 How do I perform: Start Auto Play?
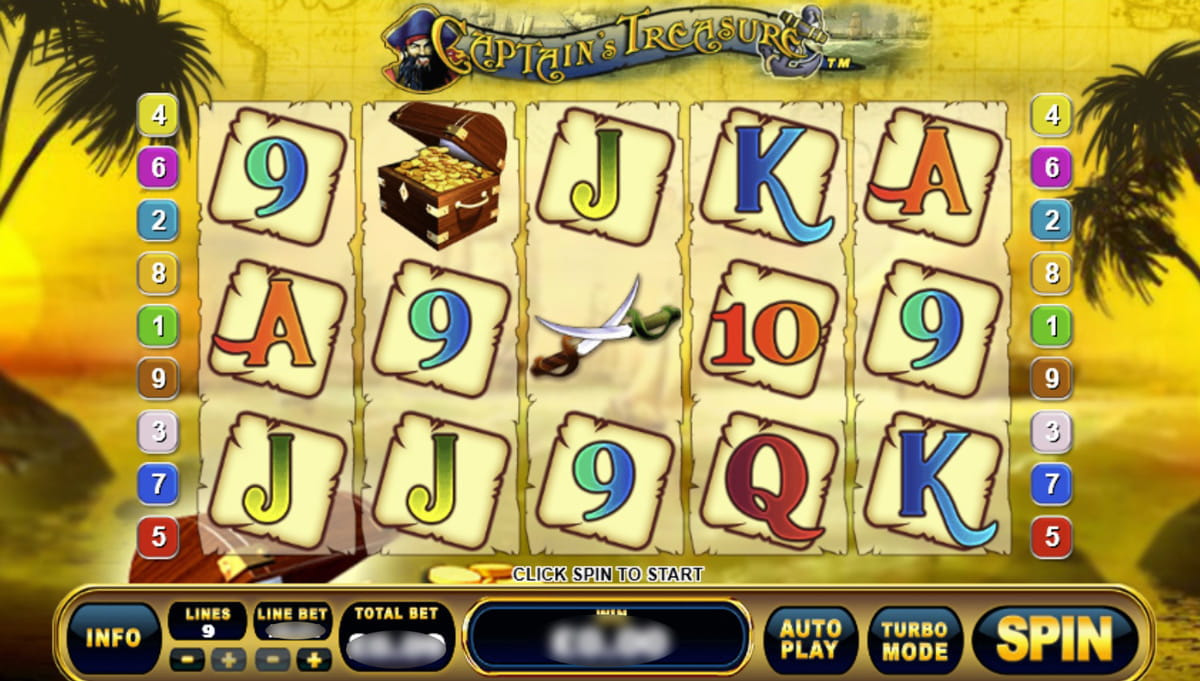810,640
